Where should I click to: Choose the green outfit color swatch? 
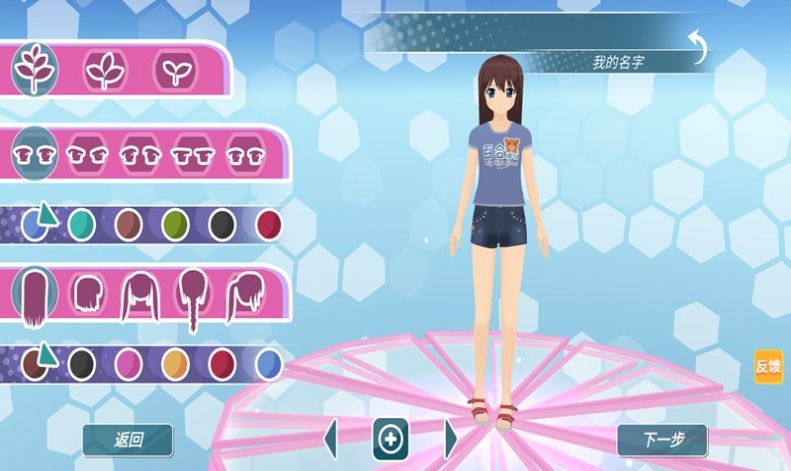tap(175, 224)
